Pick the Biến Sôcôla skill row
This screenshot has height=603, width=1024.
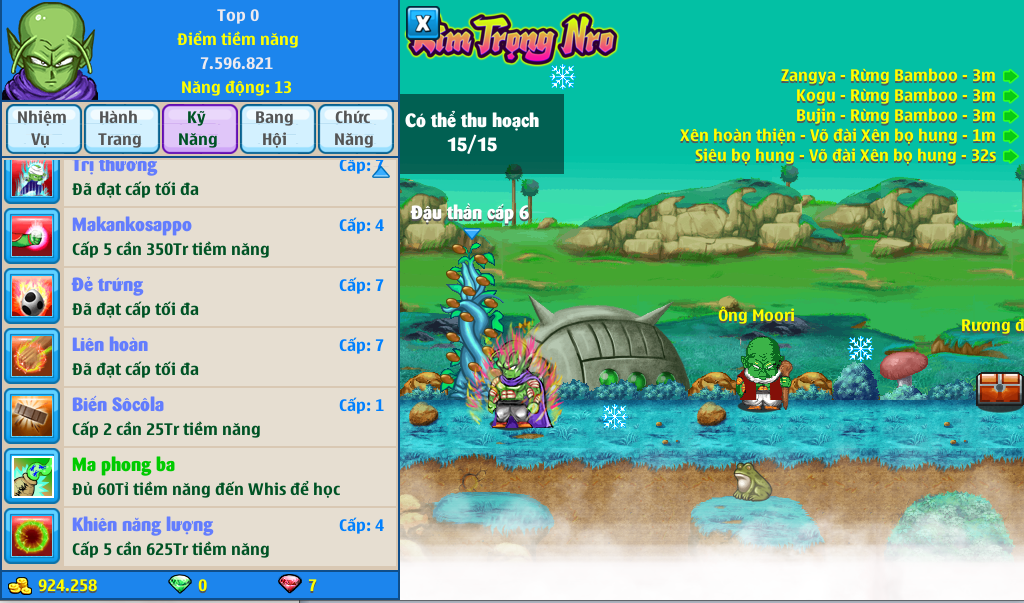(200, 417)
